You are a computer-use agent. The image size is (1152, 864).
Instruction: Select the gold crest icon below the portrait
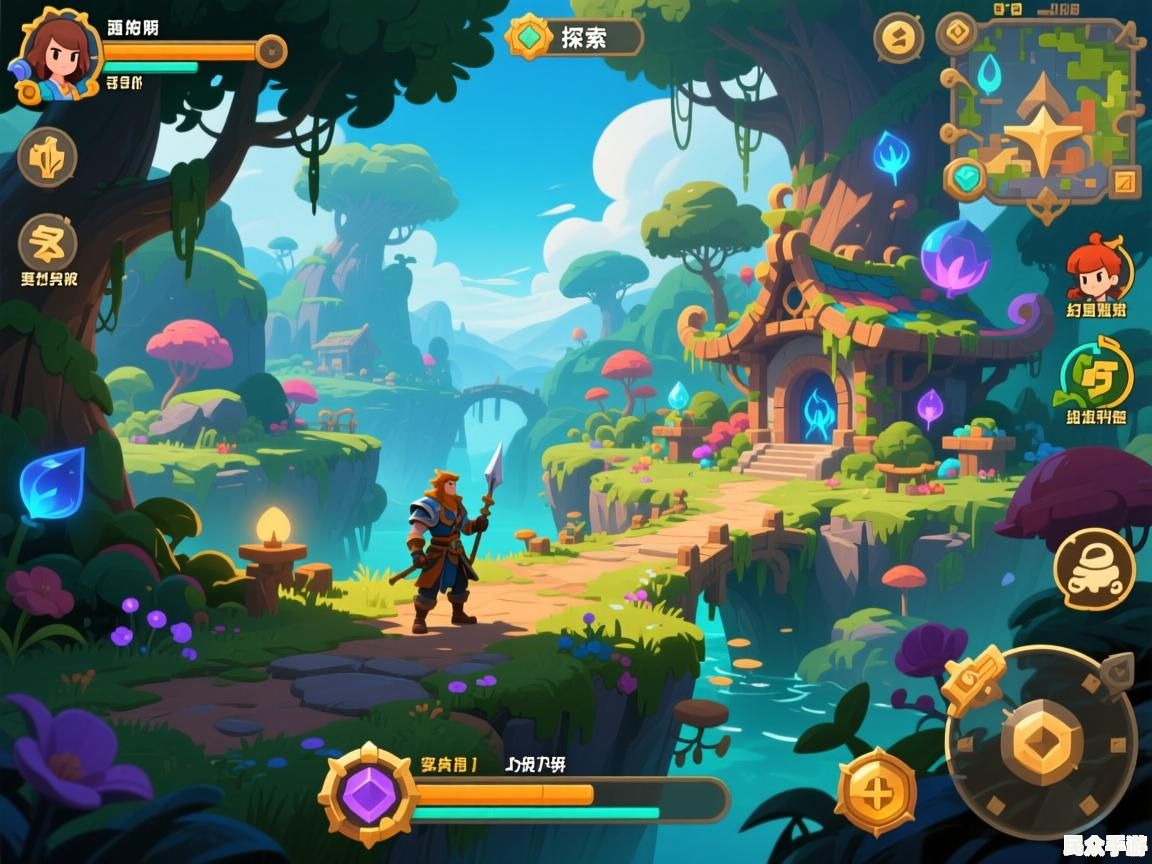[x=47, y=158]
